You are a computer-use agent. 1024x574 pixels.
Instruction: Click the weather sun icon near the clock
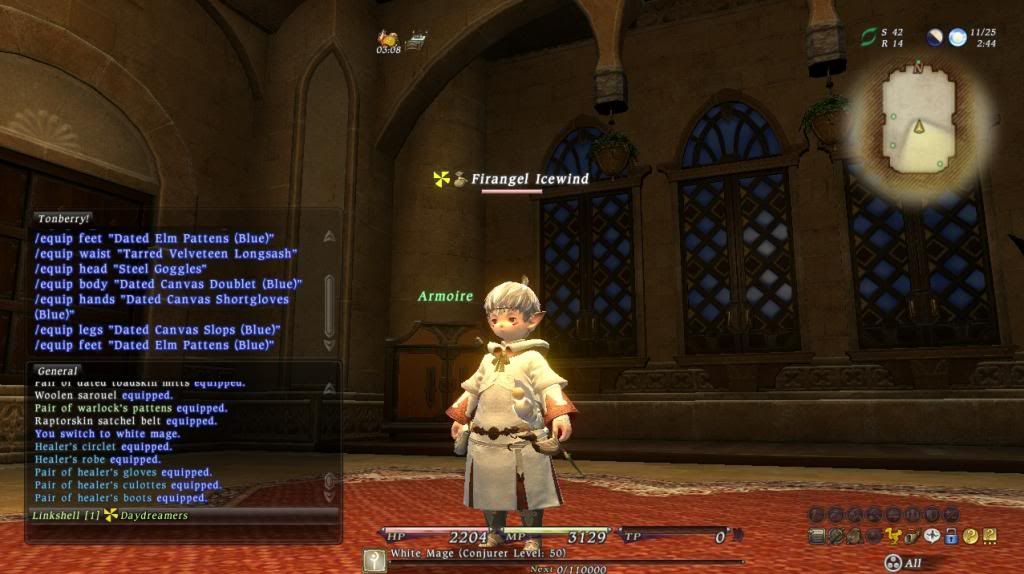(957, 37)
